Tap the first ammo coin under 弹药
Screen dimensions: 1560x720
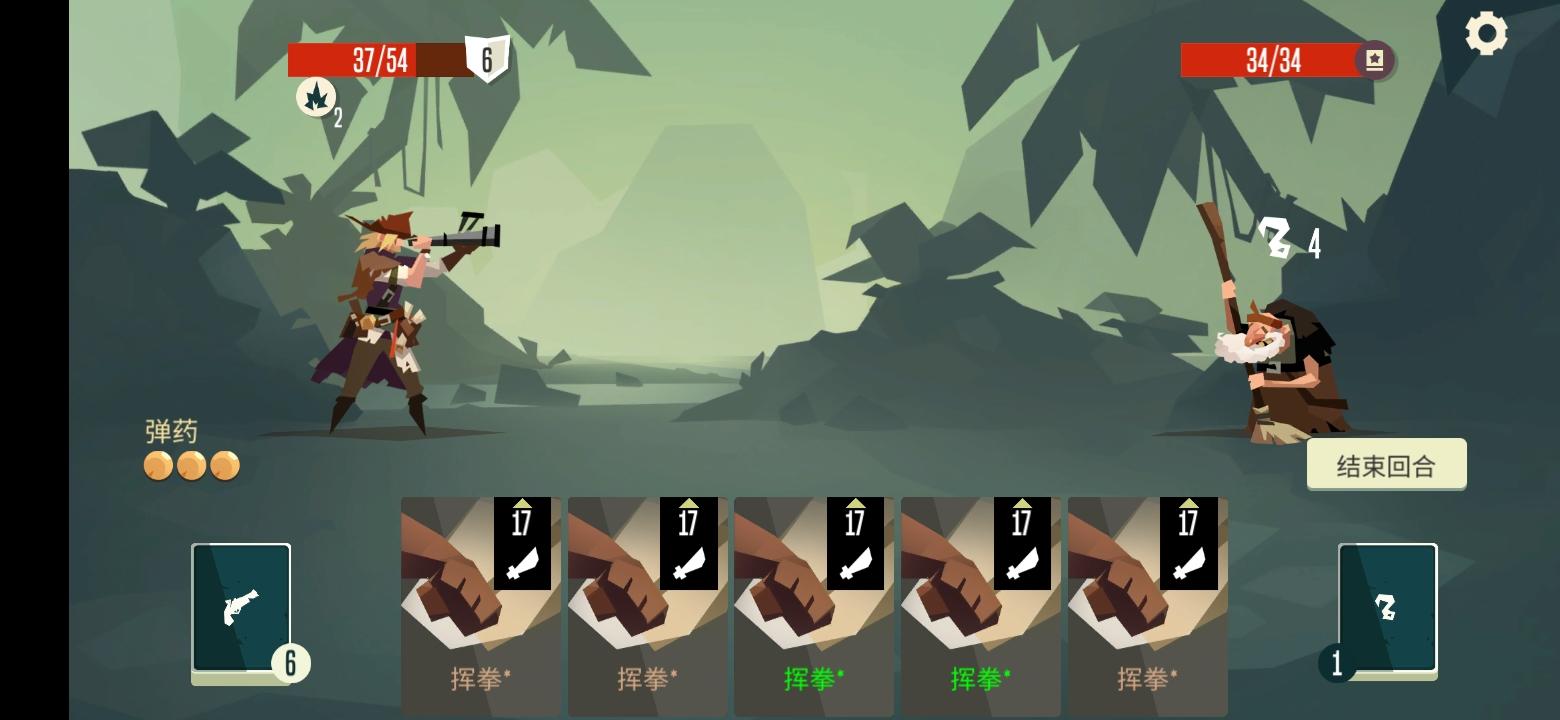(158, 466)
